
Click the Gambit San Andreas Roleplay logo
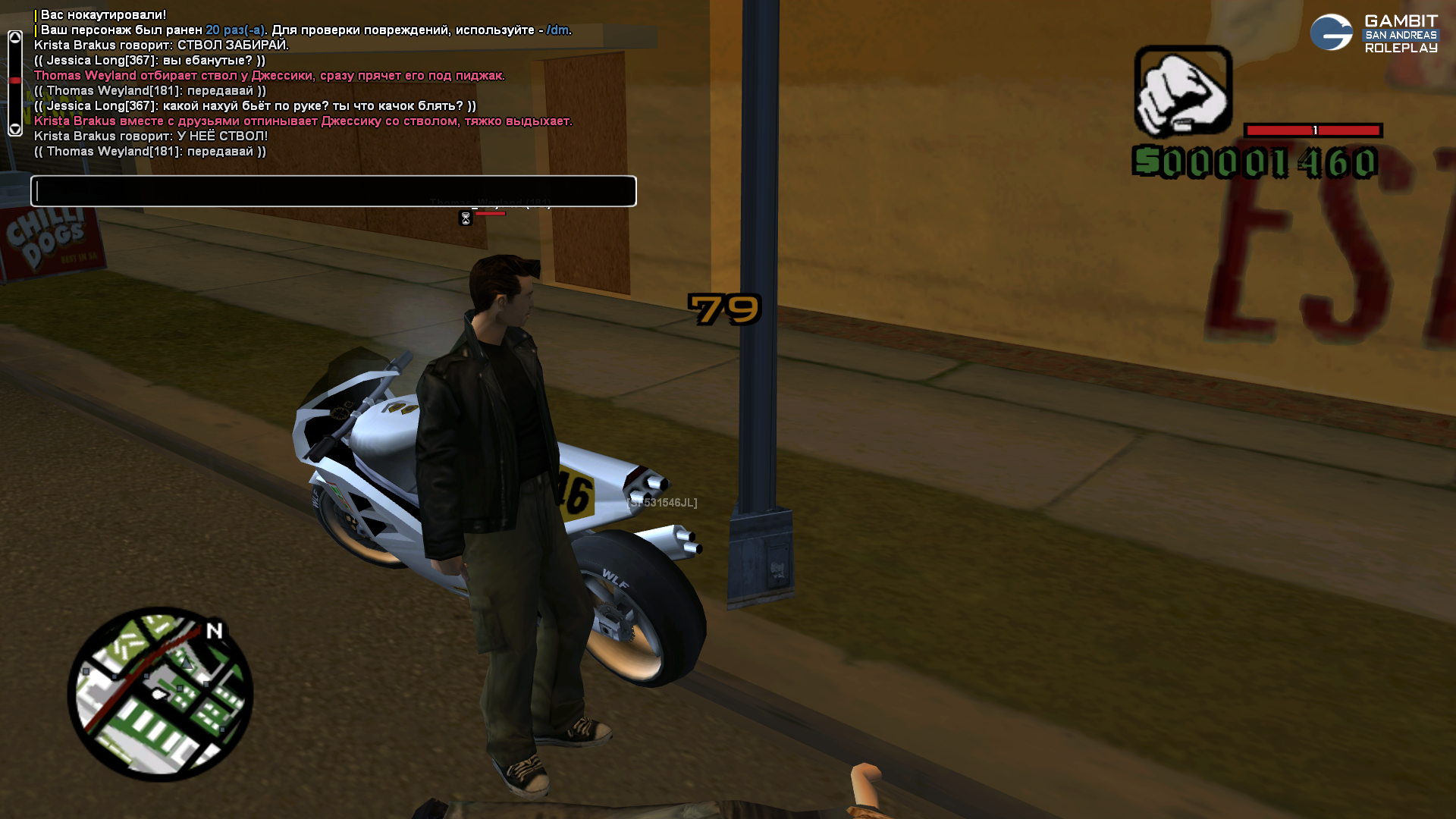[x=1374, y=33]
